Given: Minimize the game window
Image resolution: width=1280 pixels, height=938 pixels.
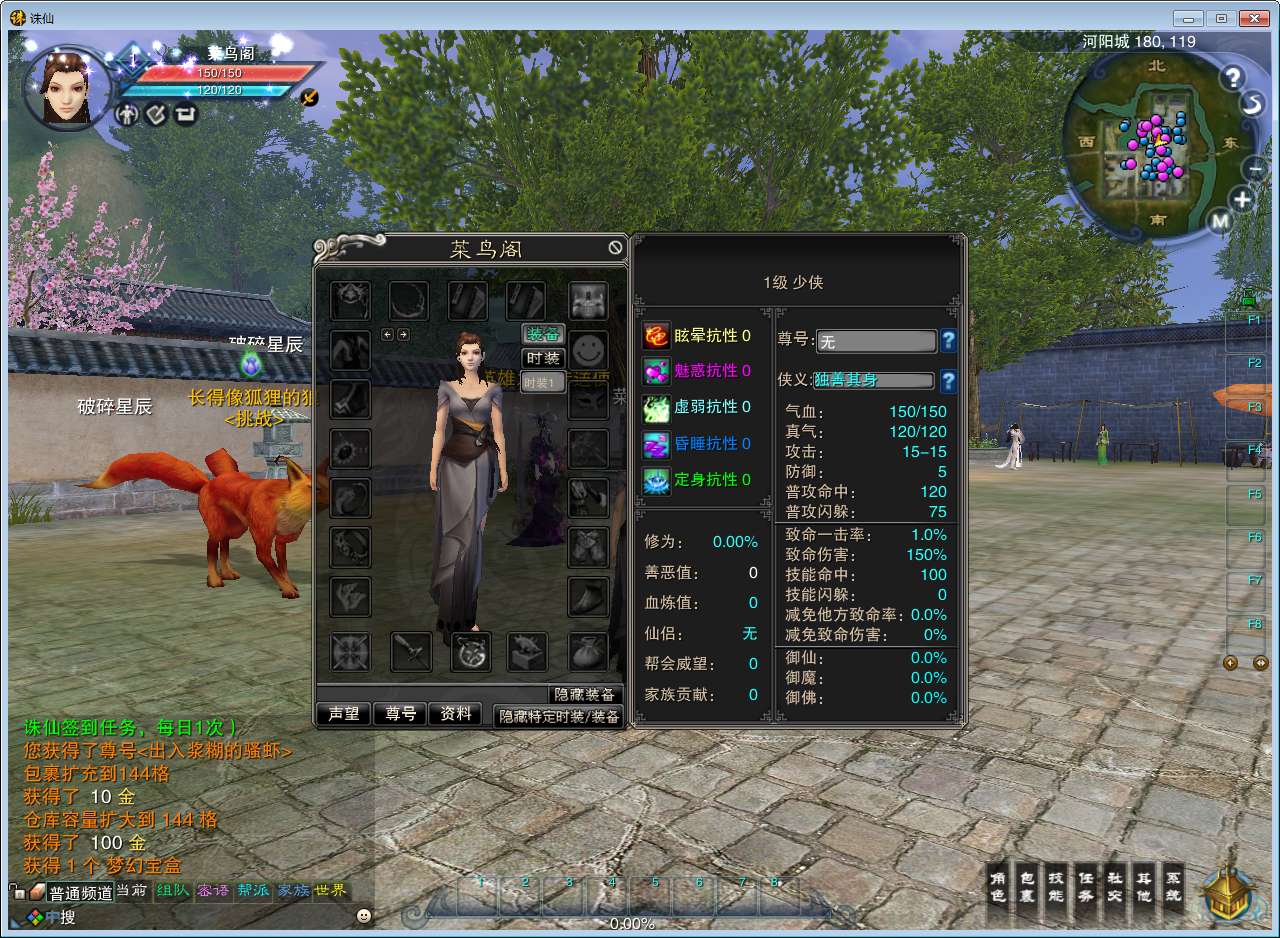Looking at the screenshot, I should (1190, 18).
